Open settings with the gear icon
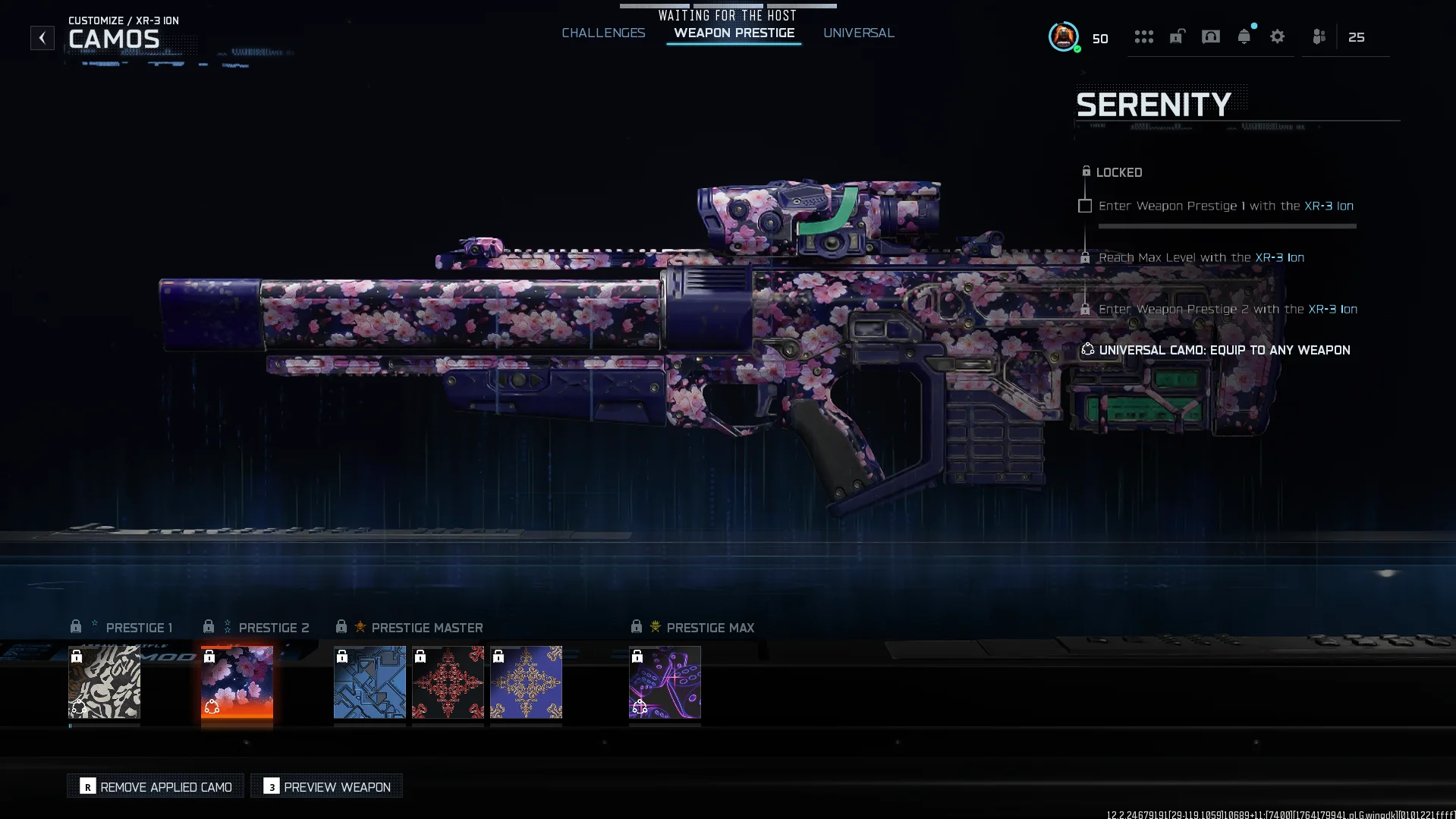The width and height of the screenshot is (1456, 819). pos(1277,36)
